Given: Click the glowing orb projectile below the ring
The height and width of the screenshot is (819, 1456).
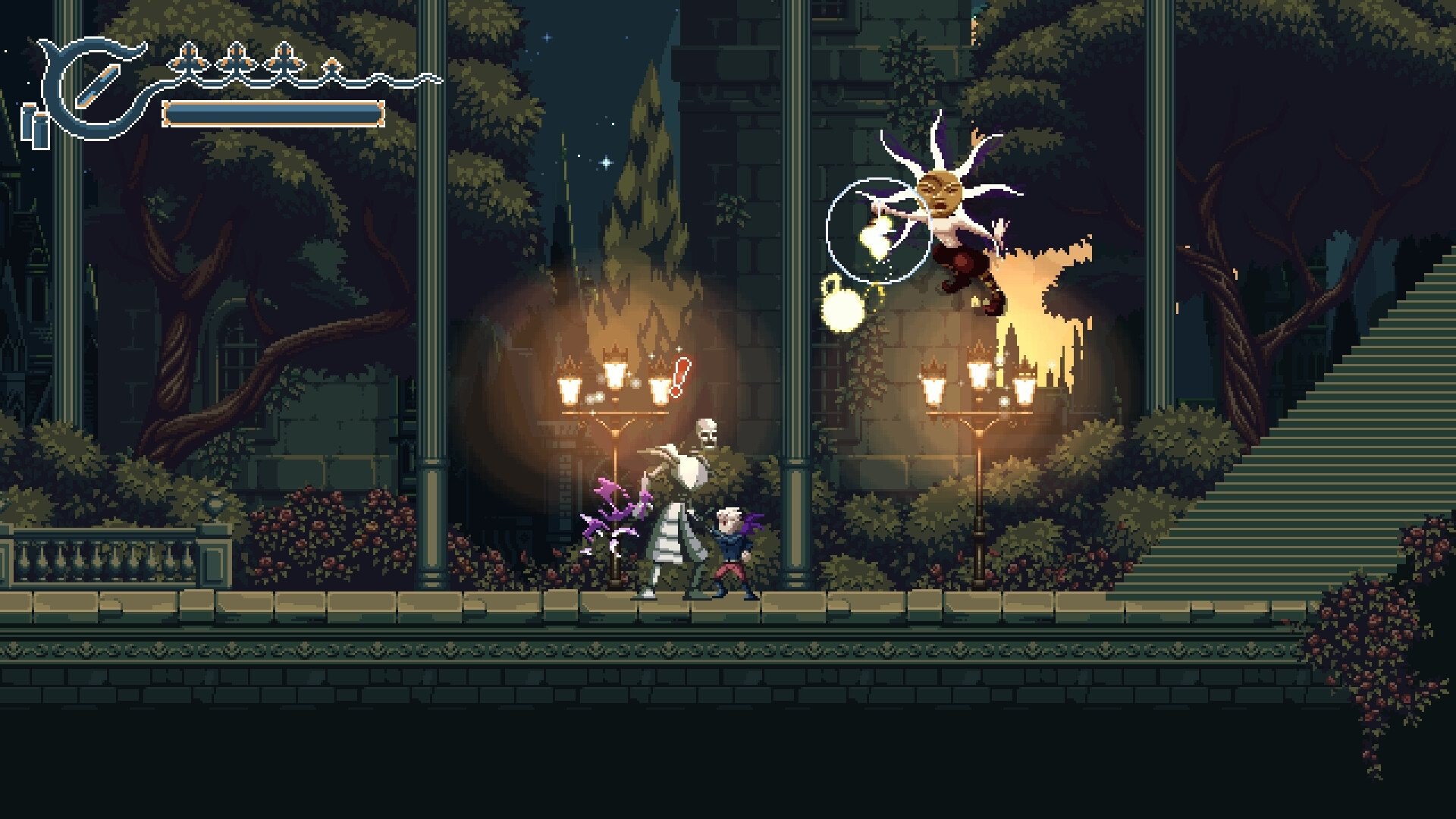Looking at the screenshot, I should point(842,309).
